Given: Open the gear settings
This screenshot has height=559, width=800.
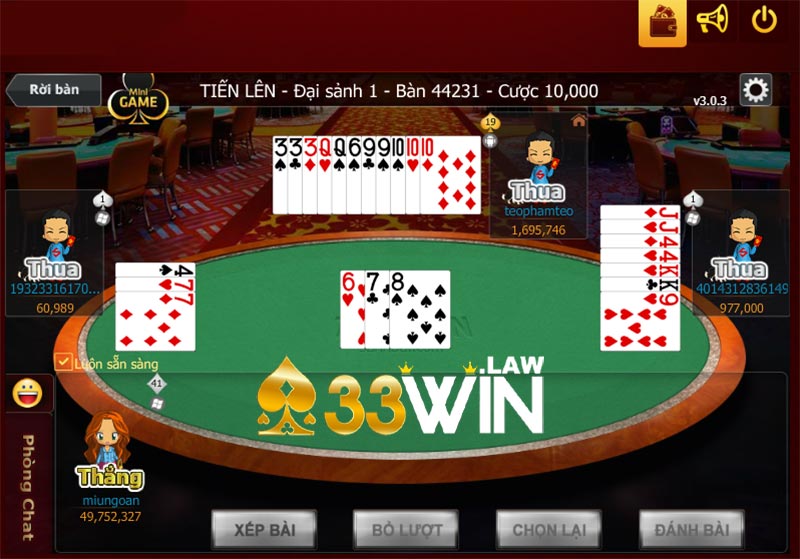Looking at the screenshot, I should (756, 91).
